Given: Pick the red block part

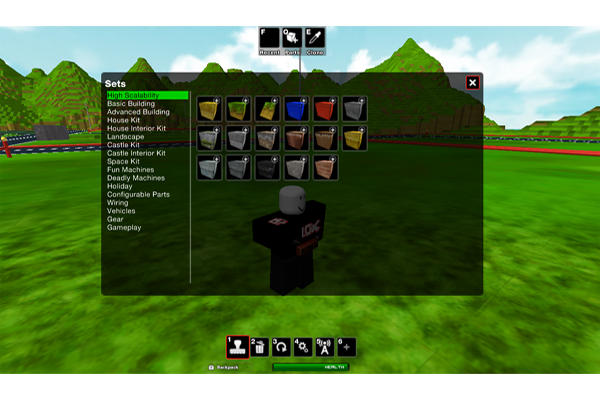Looking at the screenshot, I should (324, 108).
